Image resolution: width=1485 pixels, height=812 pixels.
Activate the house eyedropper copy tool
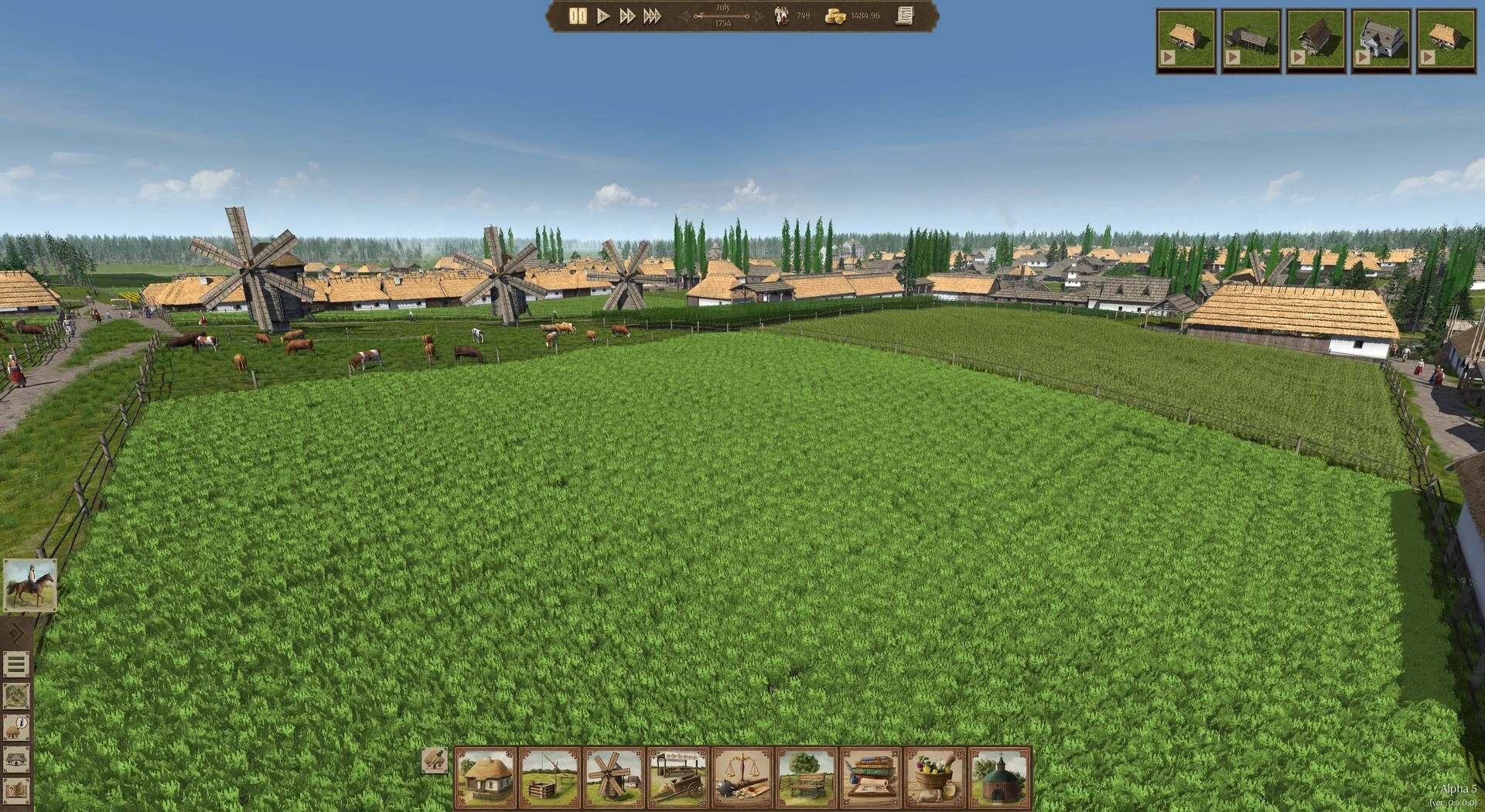tap(435, 760)
